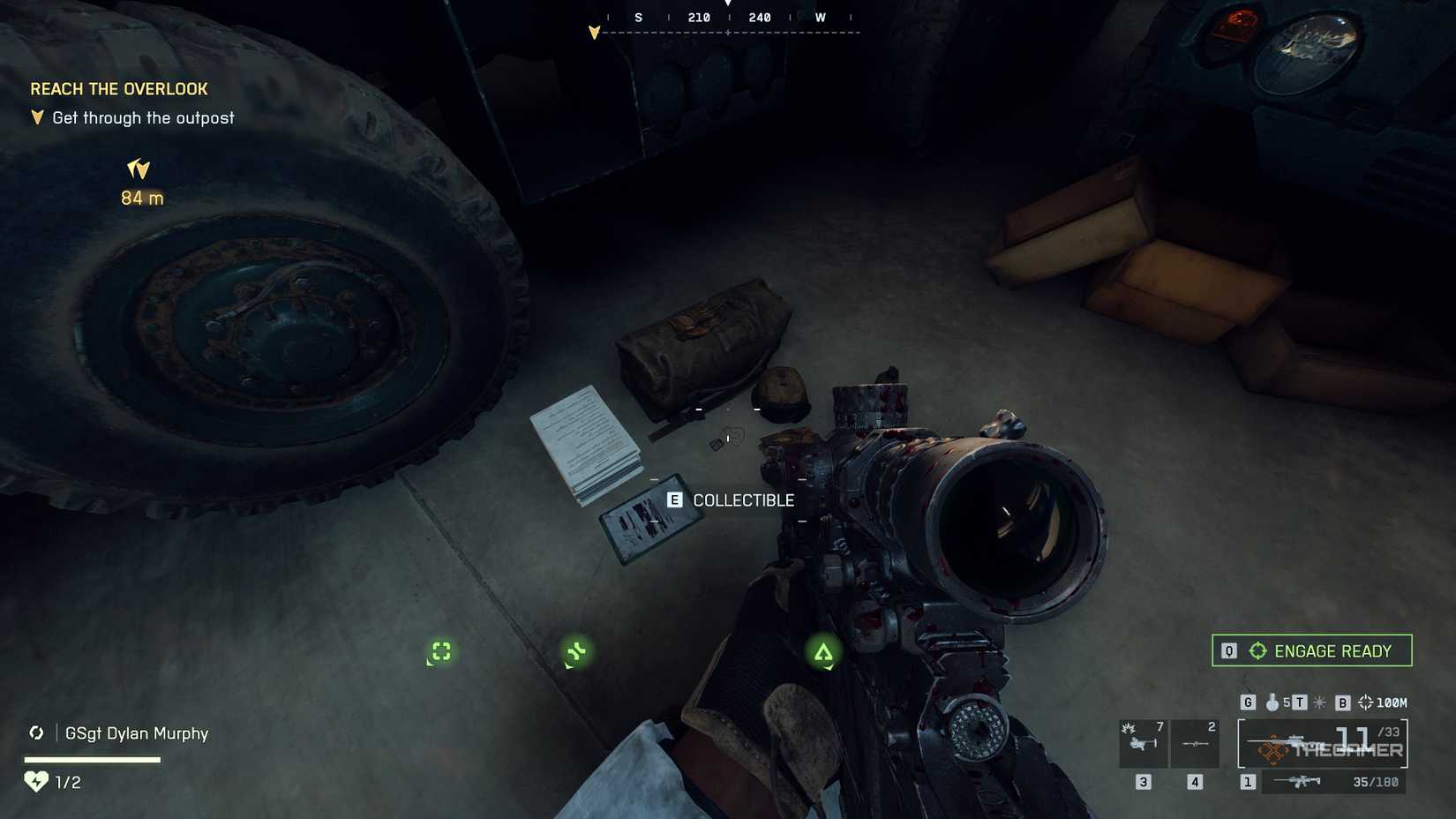Expand the middle green squad marker chevron
1456x819 pixels.
[x=578, y=651]
